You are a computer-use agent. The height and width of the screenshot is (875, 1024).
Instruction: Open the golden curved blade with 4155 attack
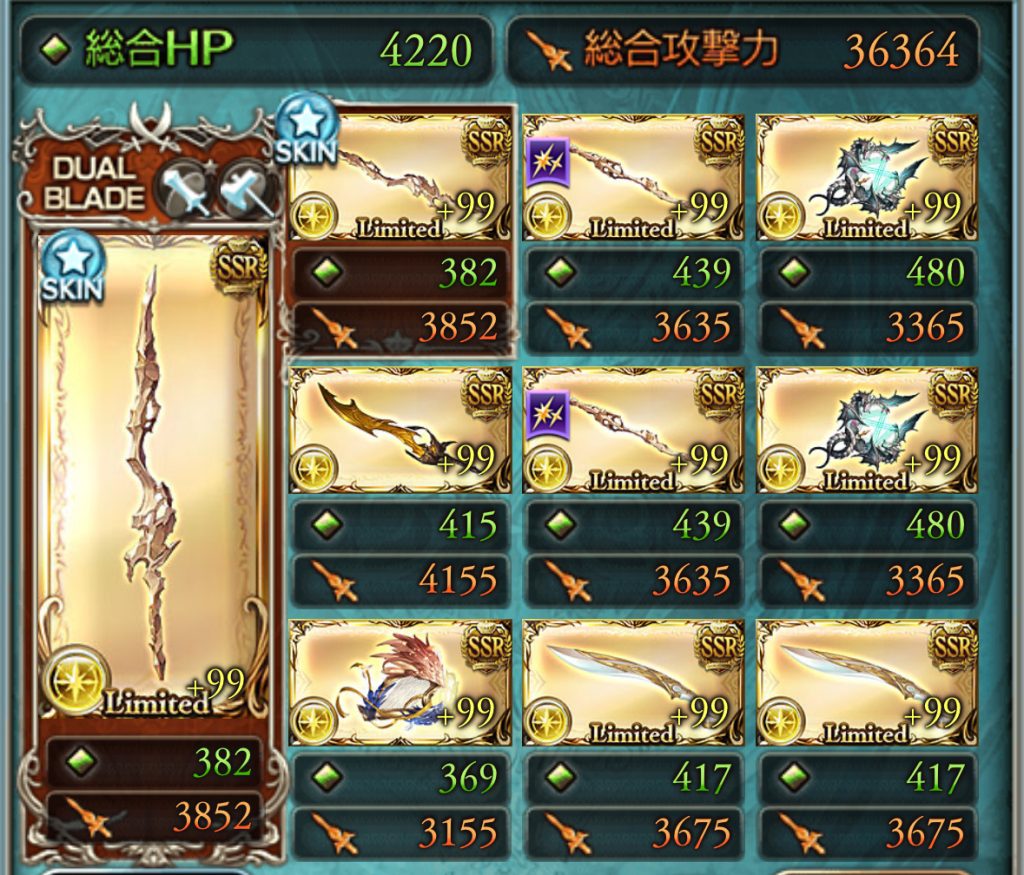click(399, 429)
